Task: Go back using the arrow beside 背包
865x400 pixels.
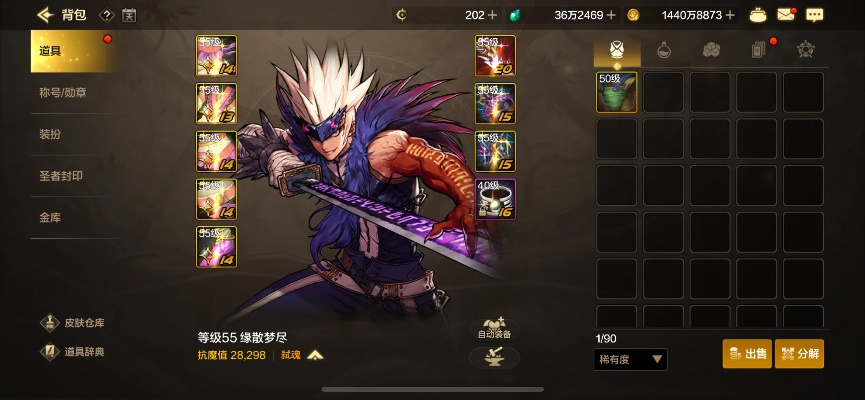Action: tap(43, 15)
